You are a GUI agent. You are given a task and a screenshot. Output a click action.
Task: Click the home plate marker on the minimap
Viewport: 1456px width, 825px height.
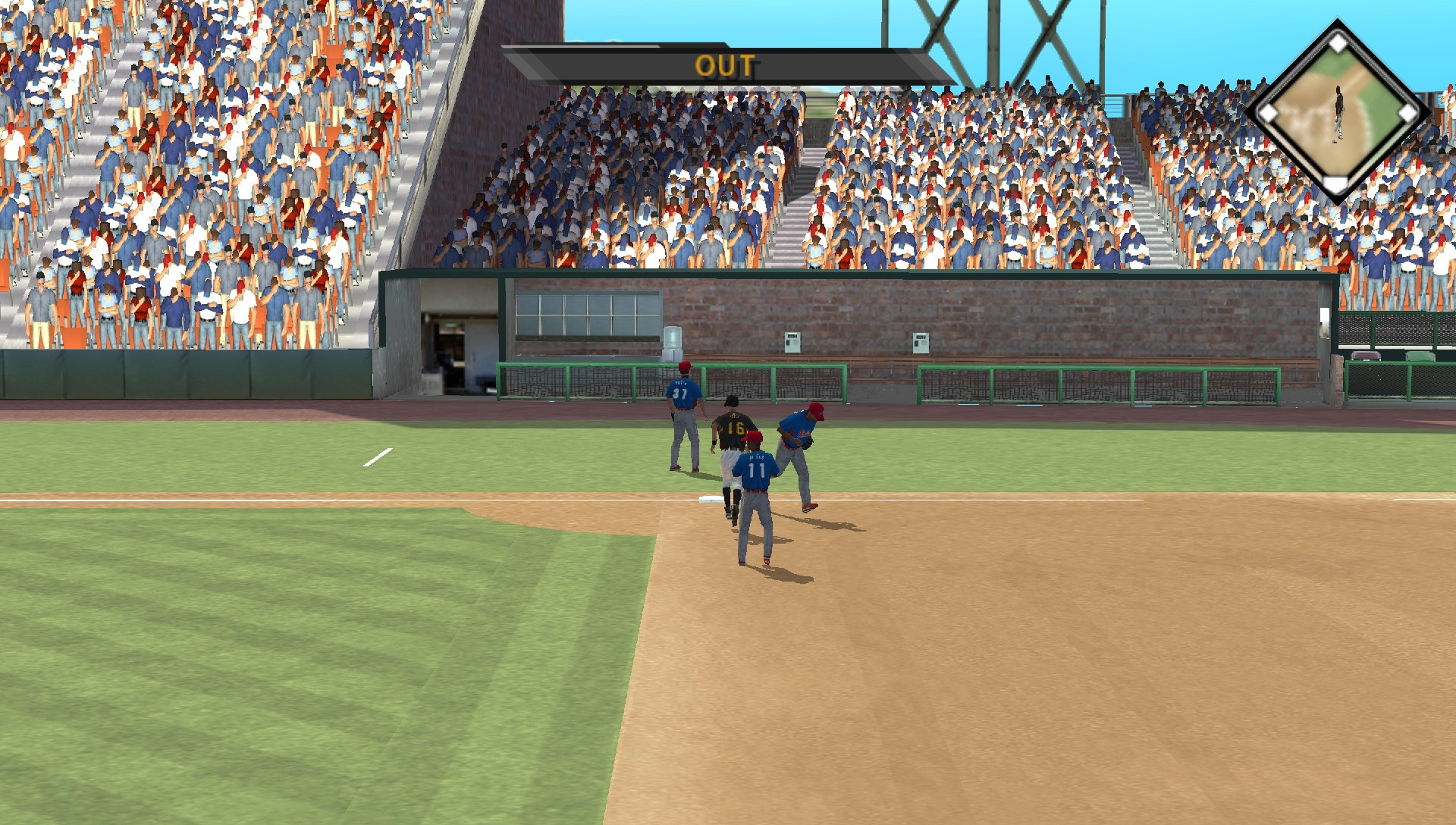(x=1336, y=183)
